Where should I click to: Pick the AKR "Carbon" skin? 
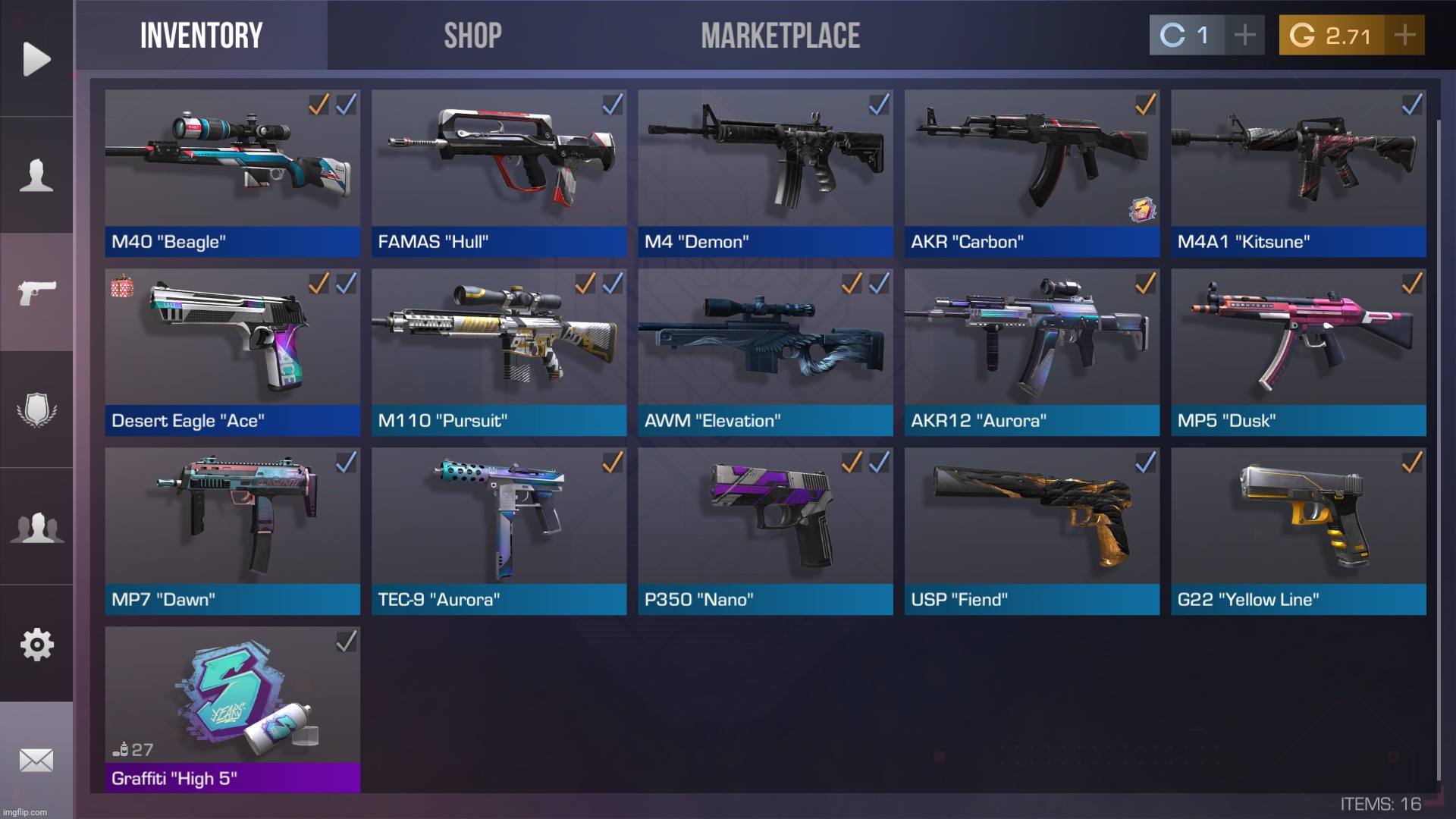(x=1031, y=173)
